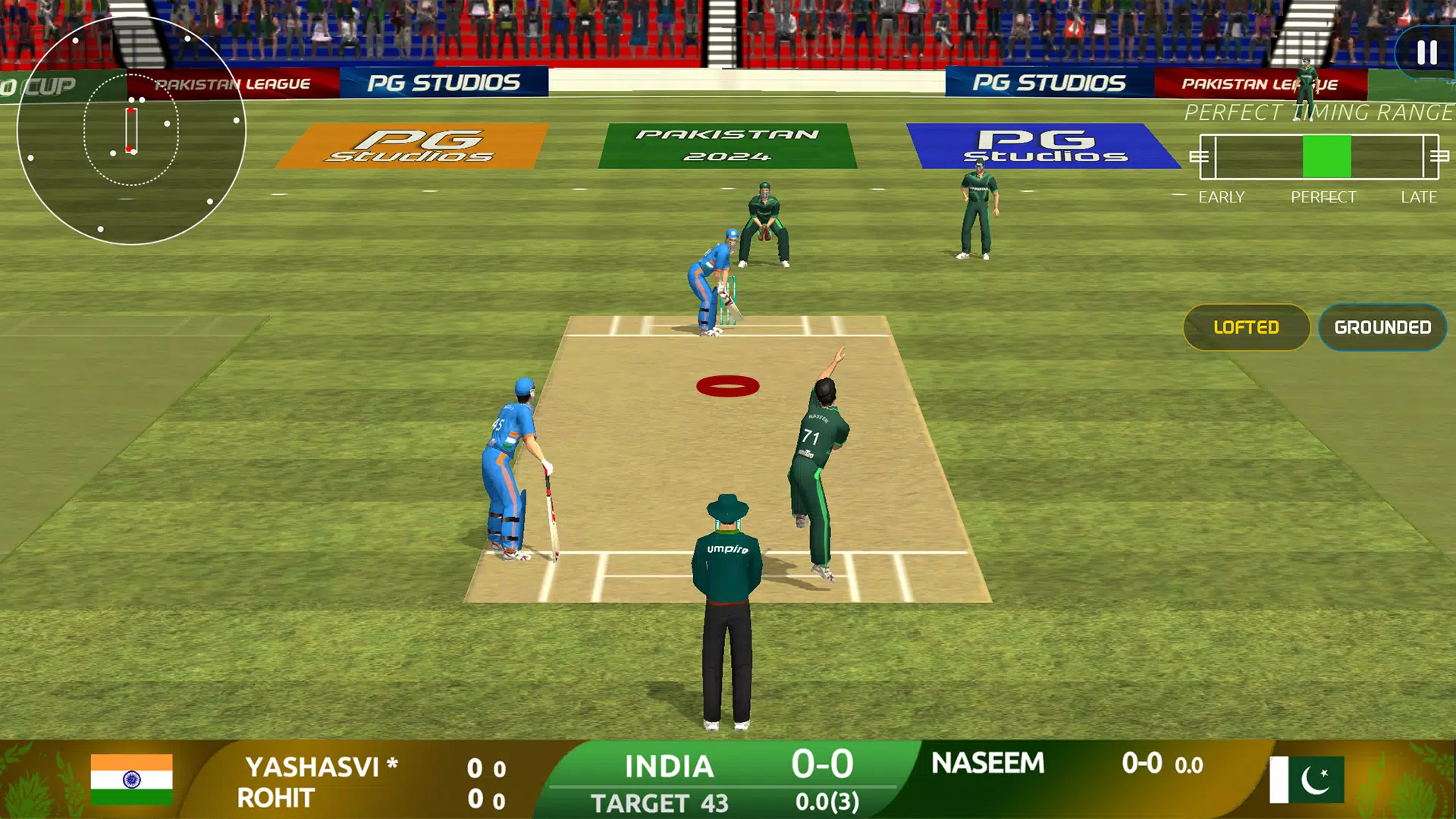Click the EARLY timing label
Screen dimensions: 1456x819
coord(1222,196)
